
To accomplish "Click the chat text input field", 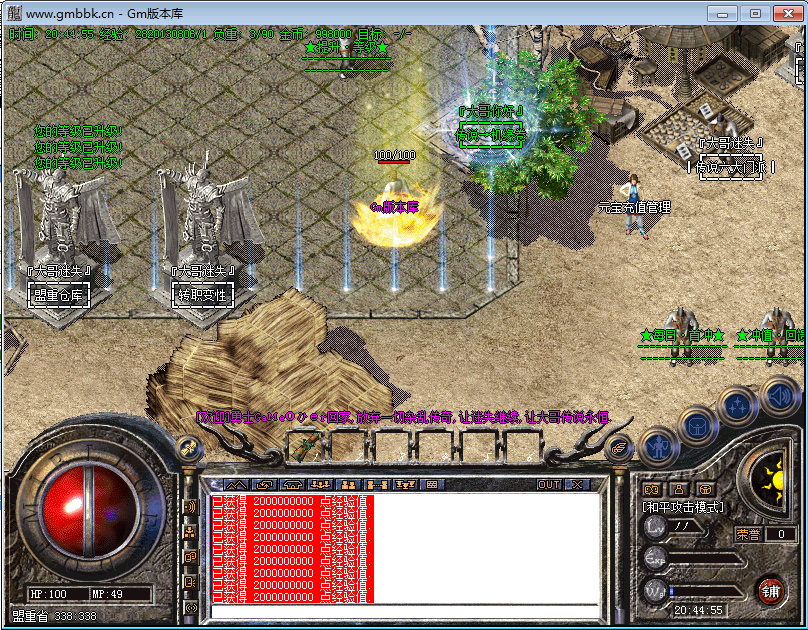I will [x=400, y=609].
